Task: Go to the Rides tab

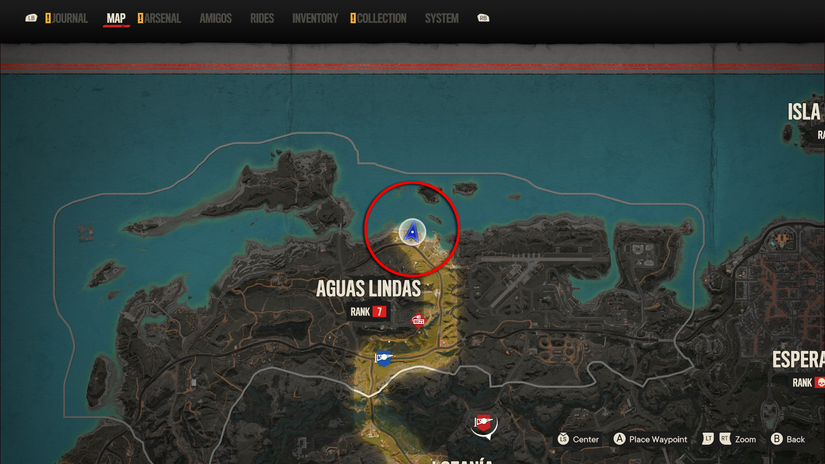Action: click(x=262, y=18)
